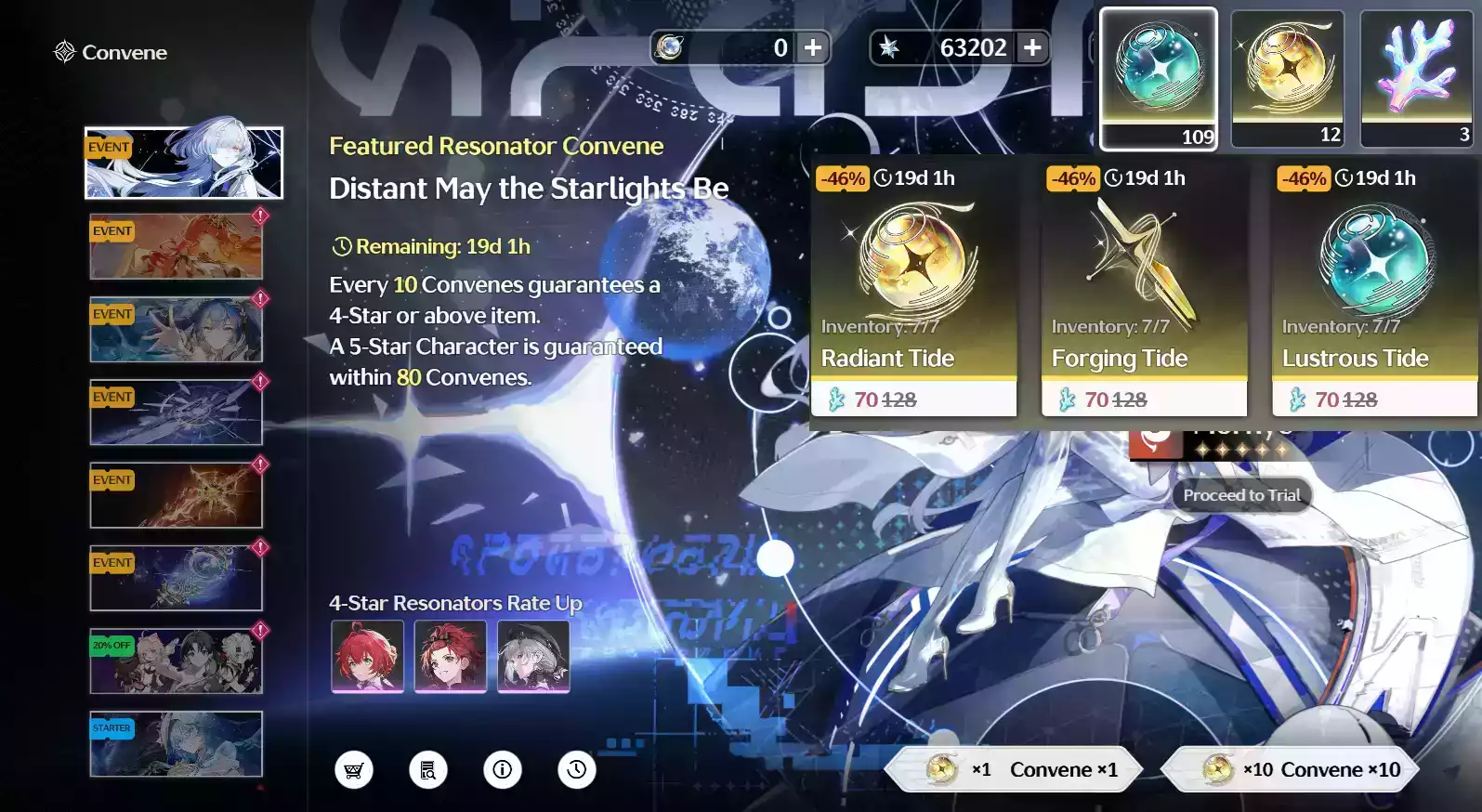Open the STARTER convene banner
This screenshot has width=1482, height=812.
tap(176, 743)
